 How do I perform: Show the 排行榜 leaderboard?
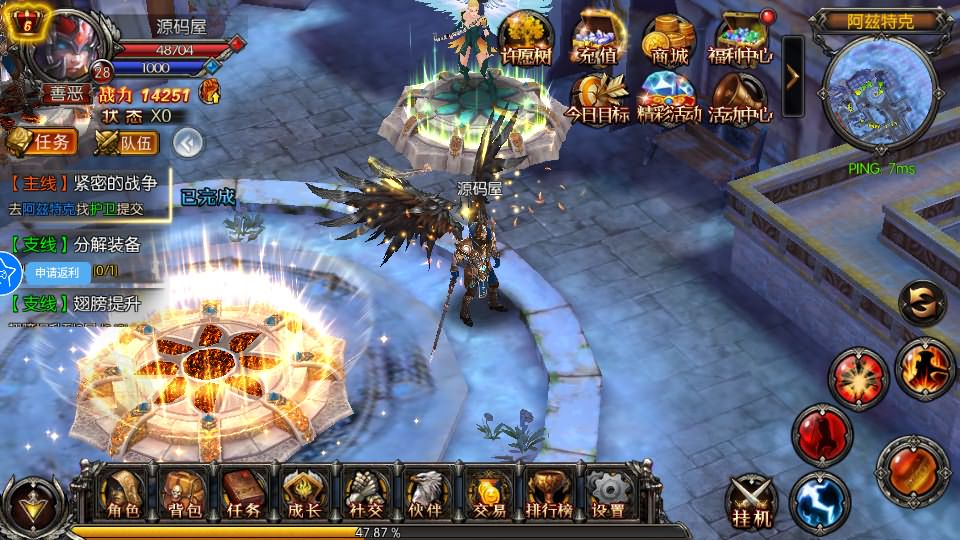(x=548, y=495)
